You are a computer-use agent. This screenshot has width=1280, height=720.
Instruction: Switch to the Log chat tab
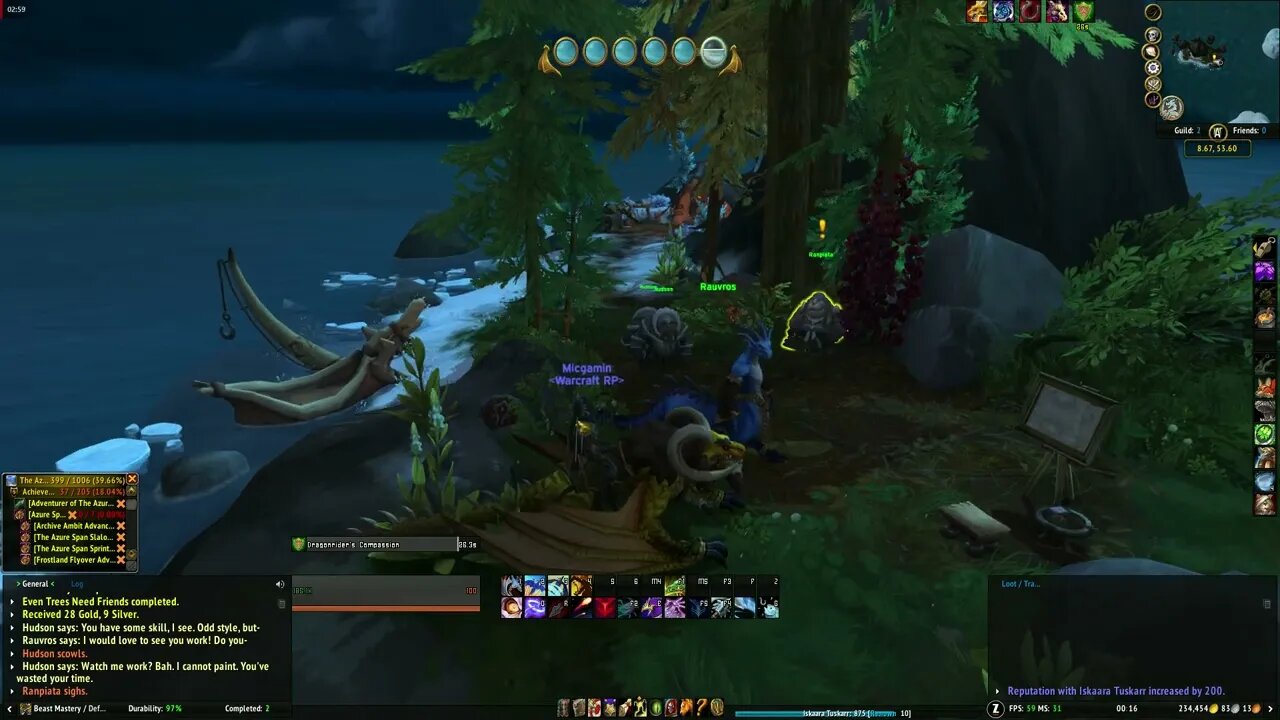(77, 584)
